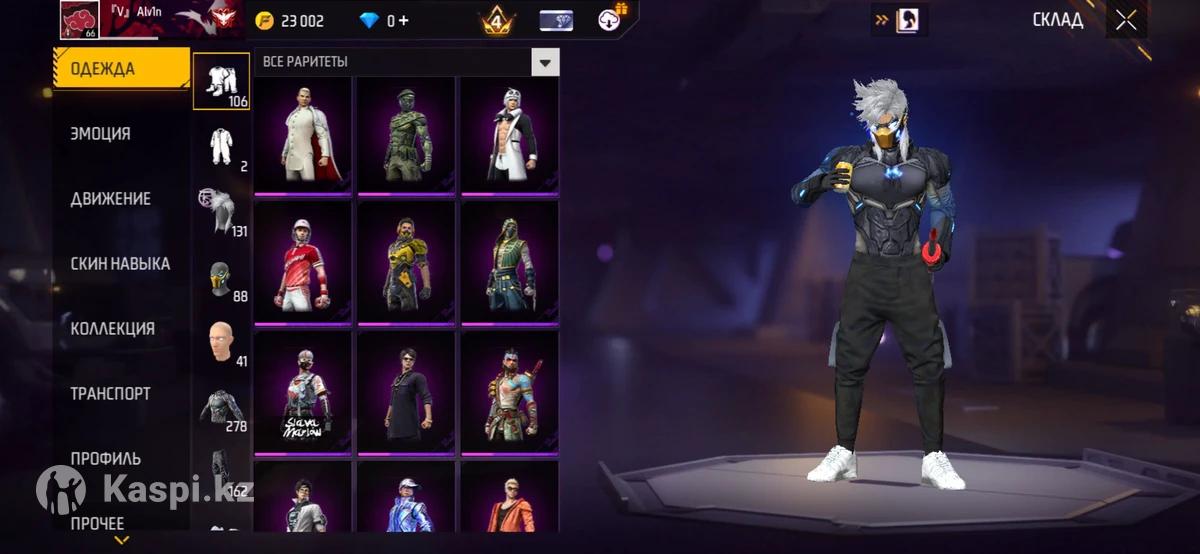Select the Slava Marlow outfit thumbnail

pyautogui.click(x=303, y=392)
